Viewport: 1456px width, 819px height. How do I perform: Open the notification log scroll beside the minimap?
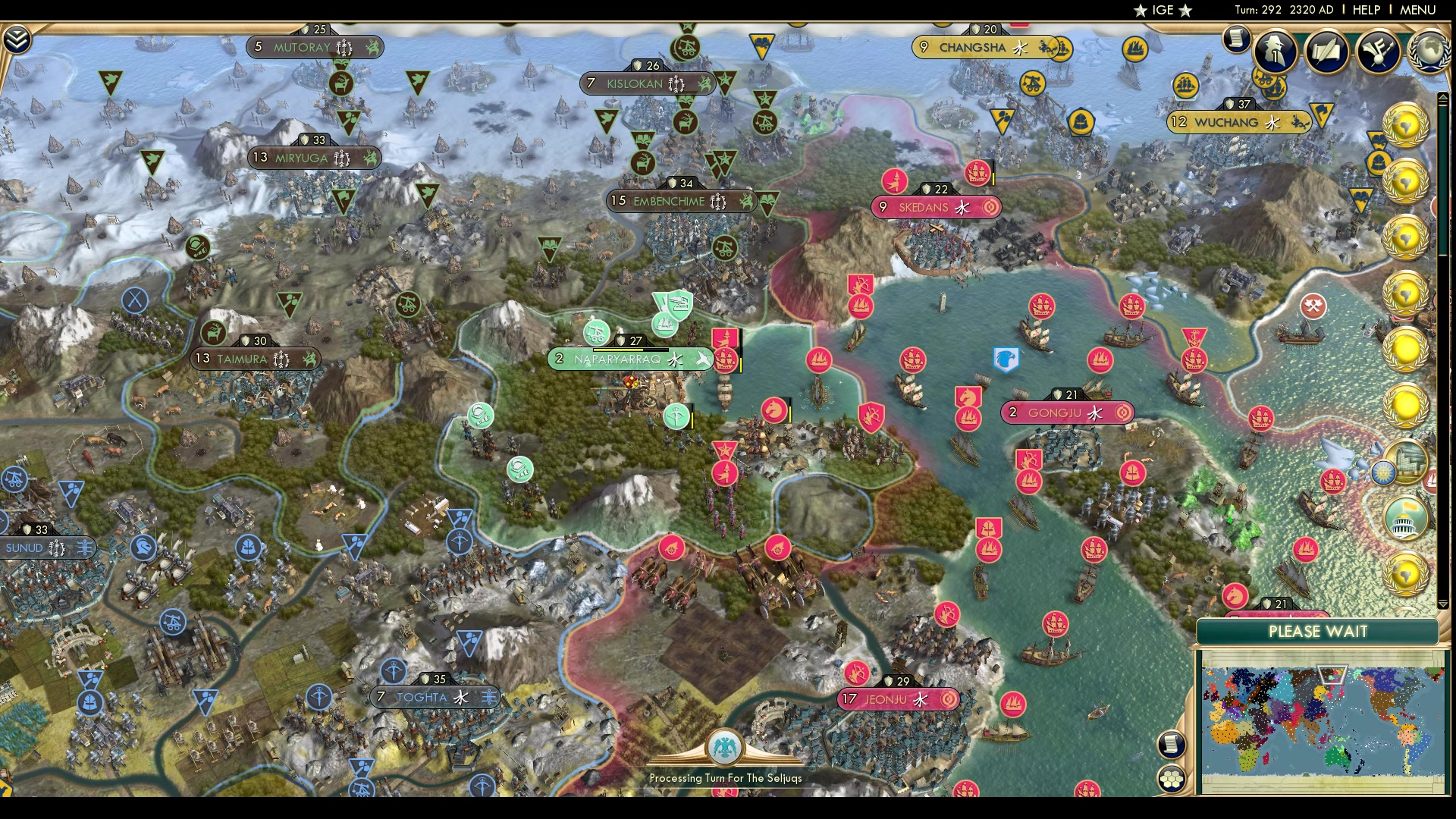tap(1171, 743)
